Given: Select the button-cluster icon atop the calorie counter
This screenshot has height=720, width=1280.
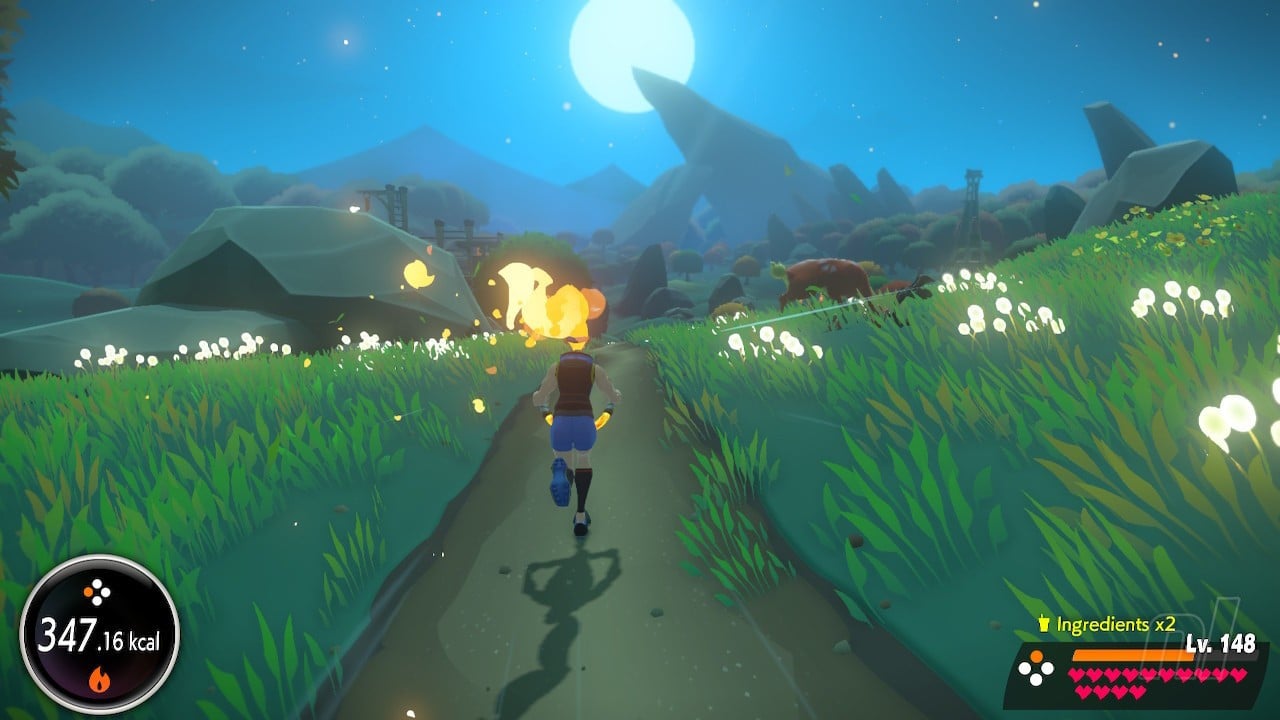Looking at the screenshot, I should click(x=97, y=591).
